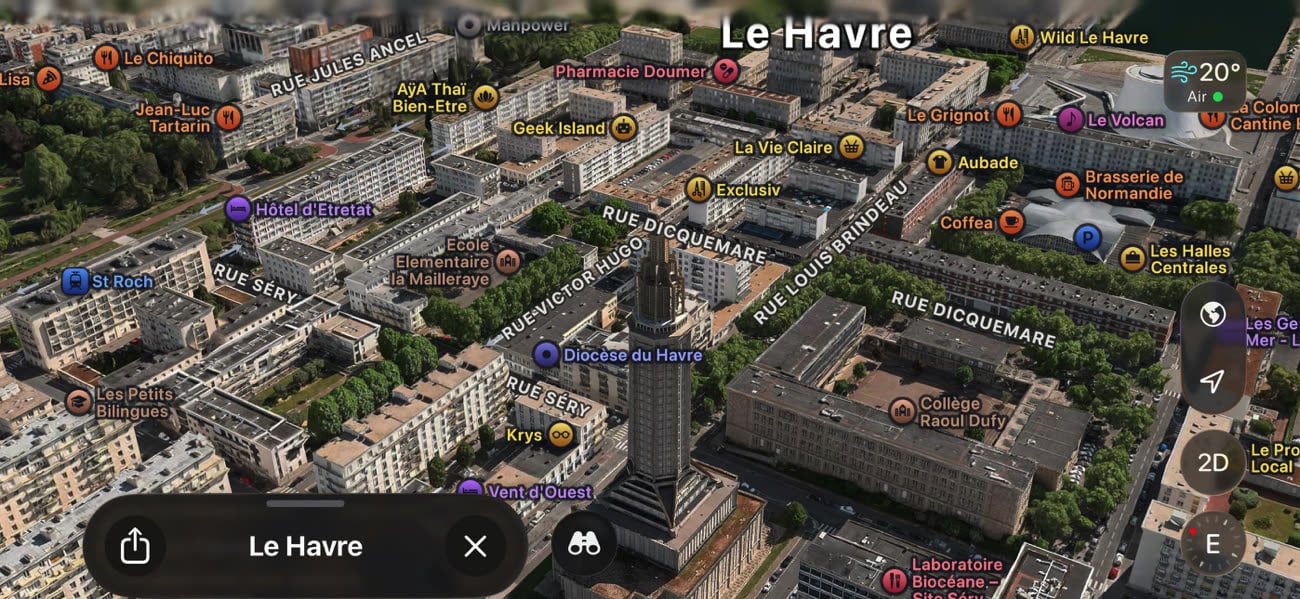Select the St Roch transit stop marker
The height and width of the screenshot is (599, 1300).
tap(75, 281)
